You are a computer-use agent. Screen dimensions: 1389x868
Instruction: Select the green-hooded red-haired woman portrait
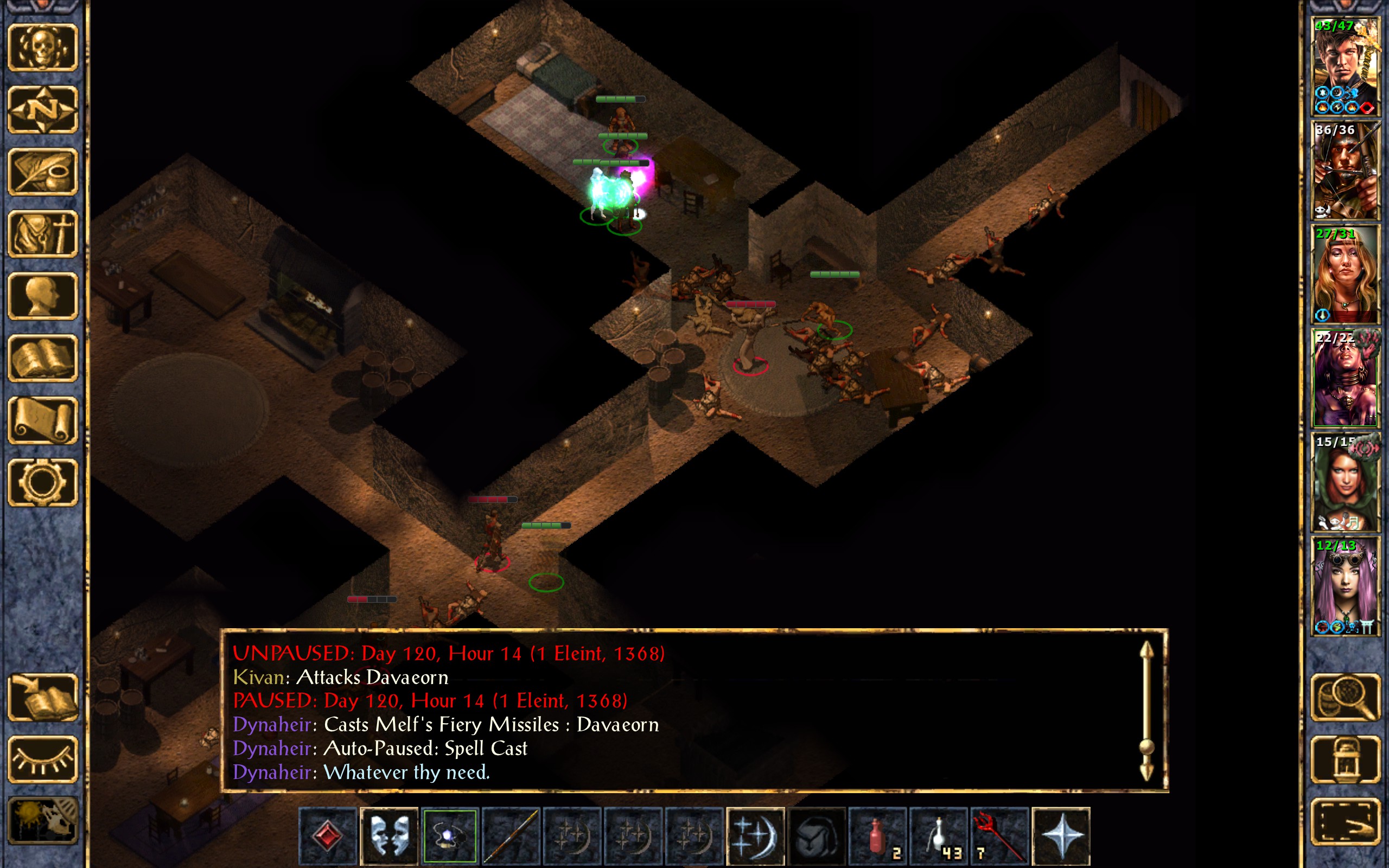[1345, 482]
